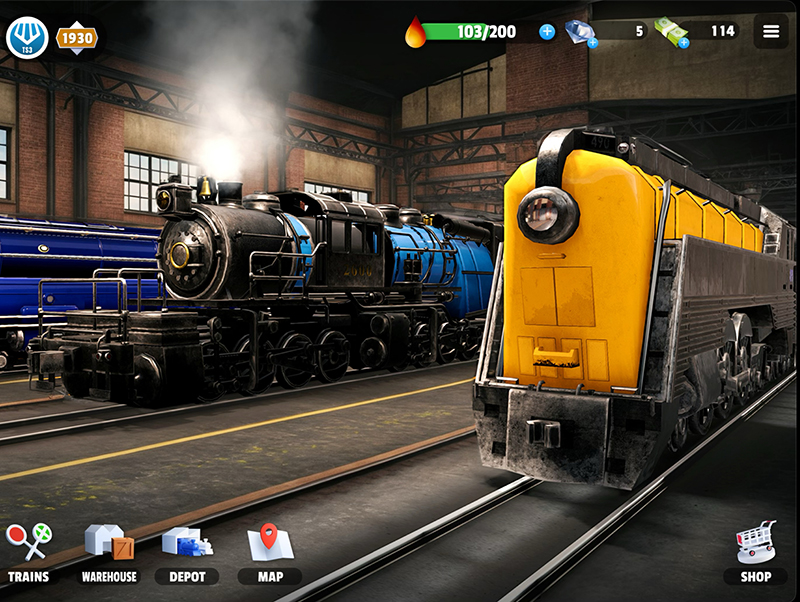The image size is (800, 602).
Task: Get more cash via the money icon
Action: pyautogui.click(x=672, y=33)
